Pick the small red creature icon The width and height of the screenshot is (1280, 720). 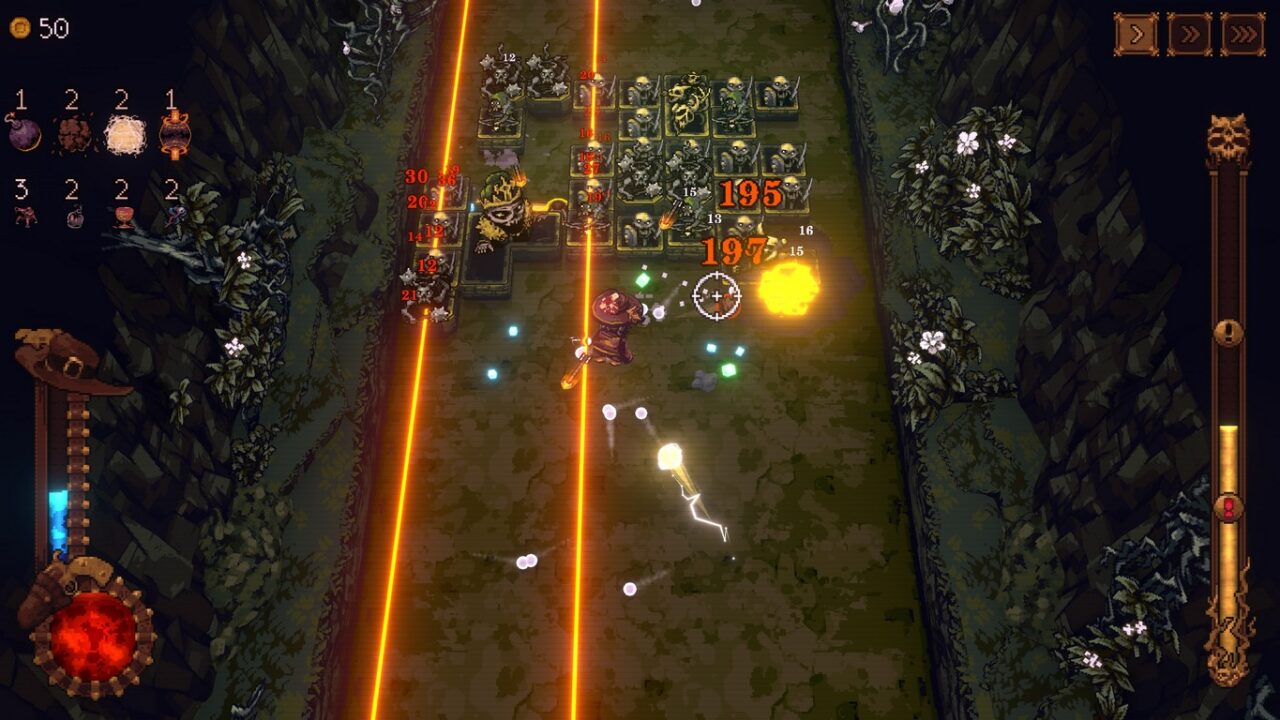tap(25, 216)
